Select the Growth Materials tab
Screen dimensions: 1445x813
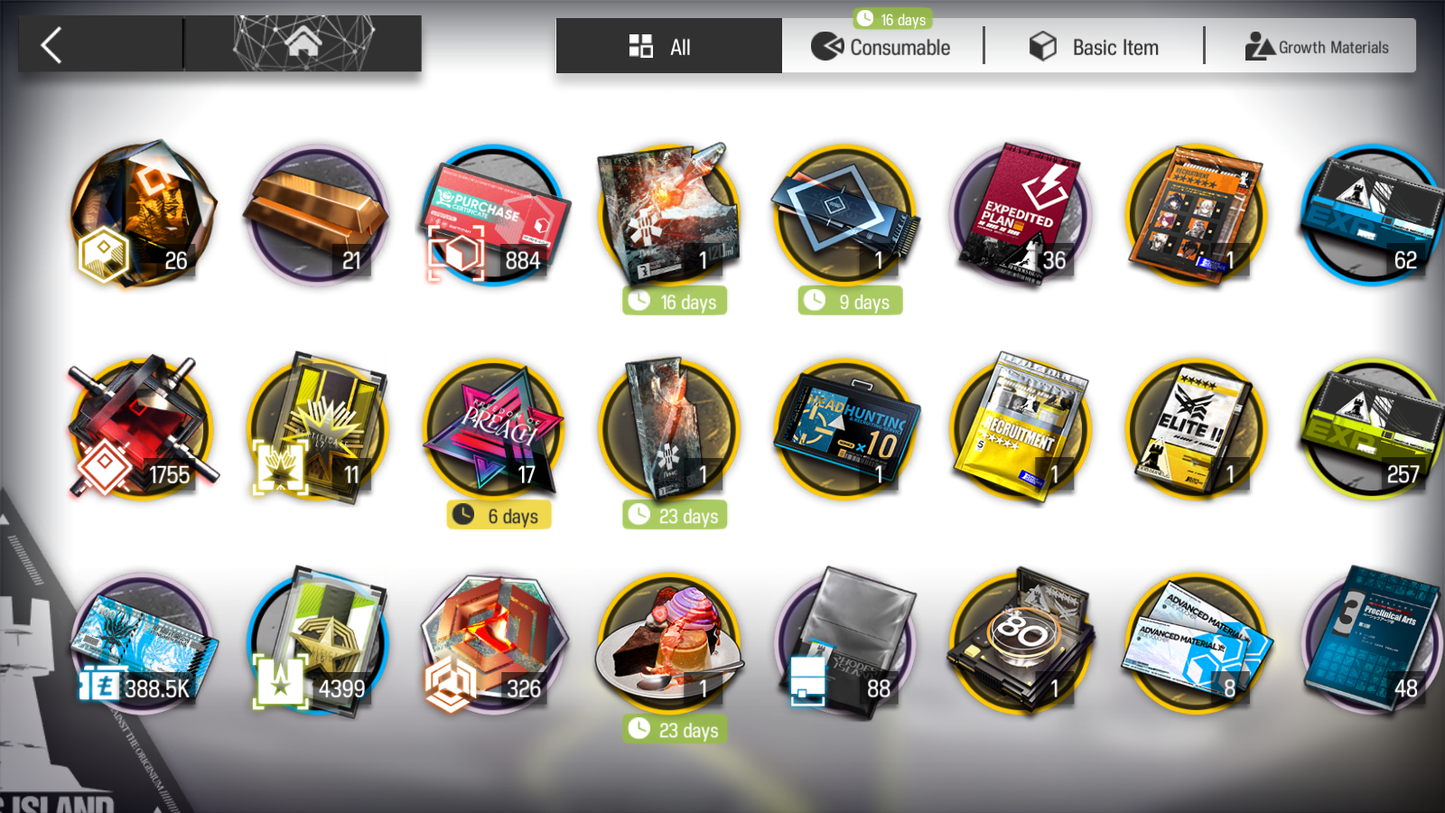tap(1316, 47)
